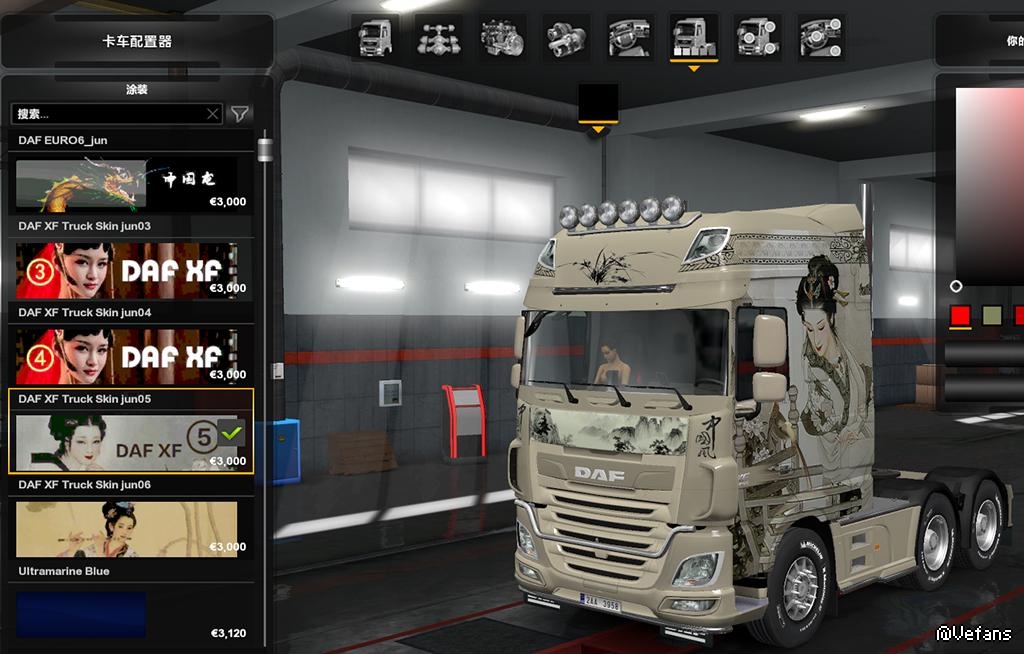
Task: Open the truck cabin category tab
Action: click(x=375, y=37)
